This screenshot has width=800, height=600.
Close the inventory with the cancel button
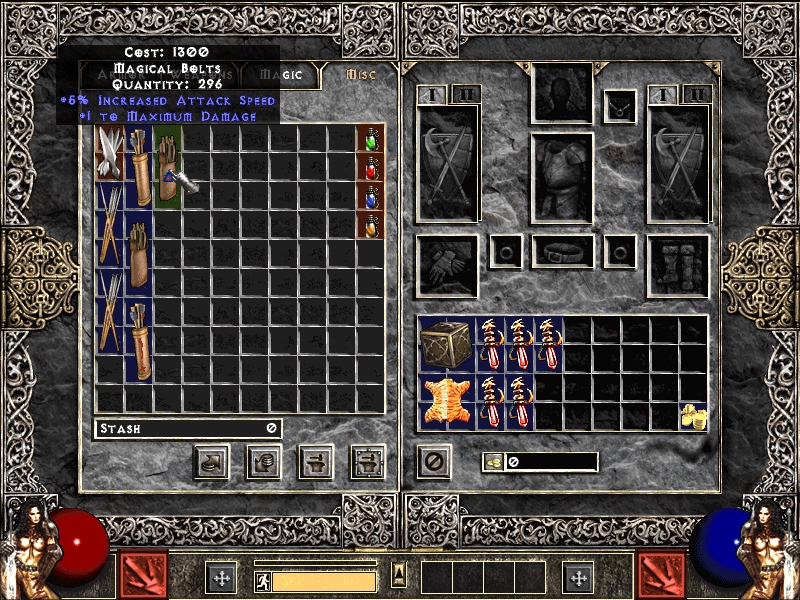(434, 462)
